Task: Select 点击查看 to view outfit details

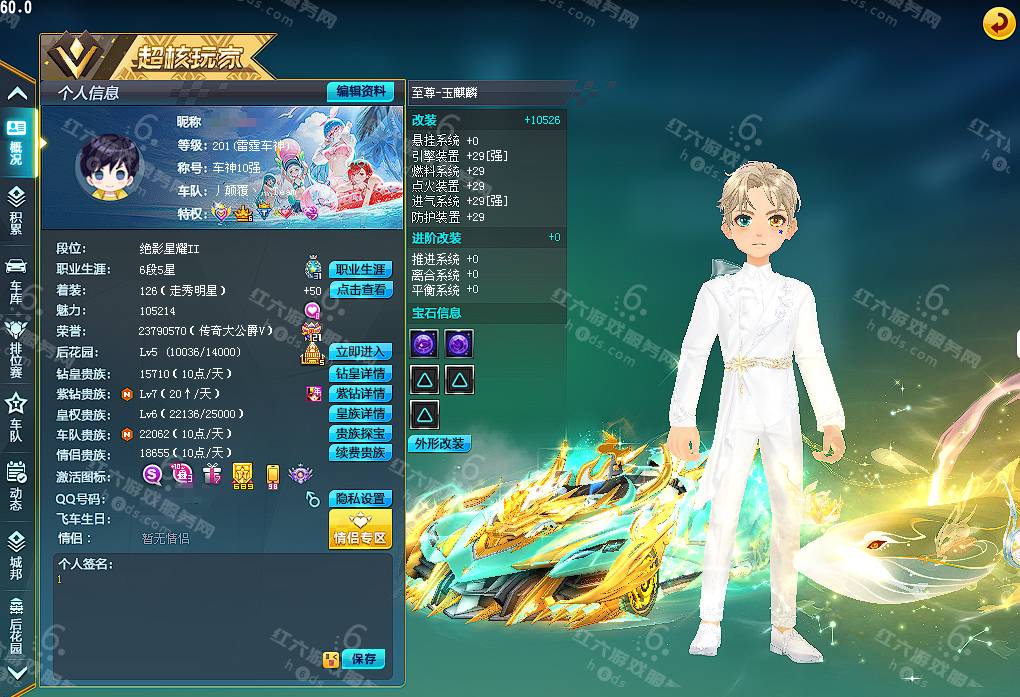Action: pyautogui.click(x=360, y=290)
